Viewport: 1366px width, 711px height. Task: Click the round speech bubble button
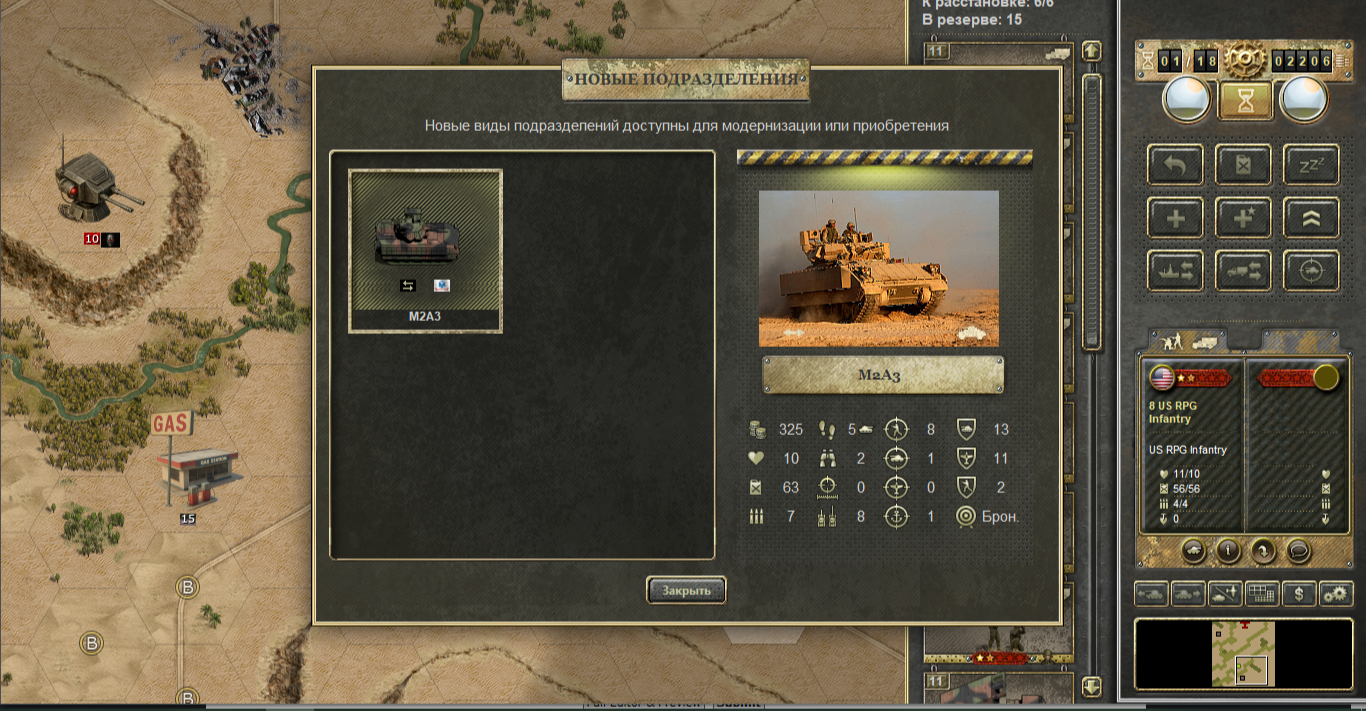click(x=1298, y=550)
